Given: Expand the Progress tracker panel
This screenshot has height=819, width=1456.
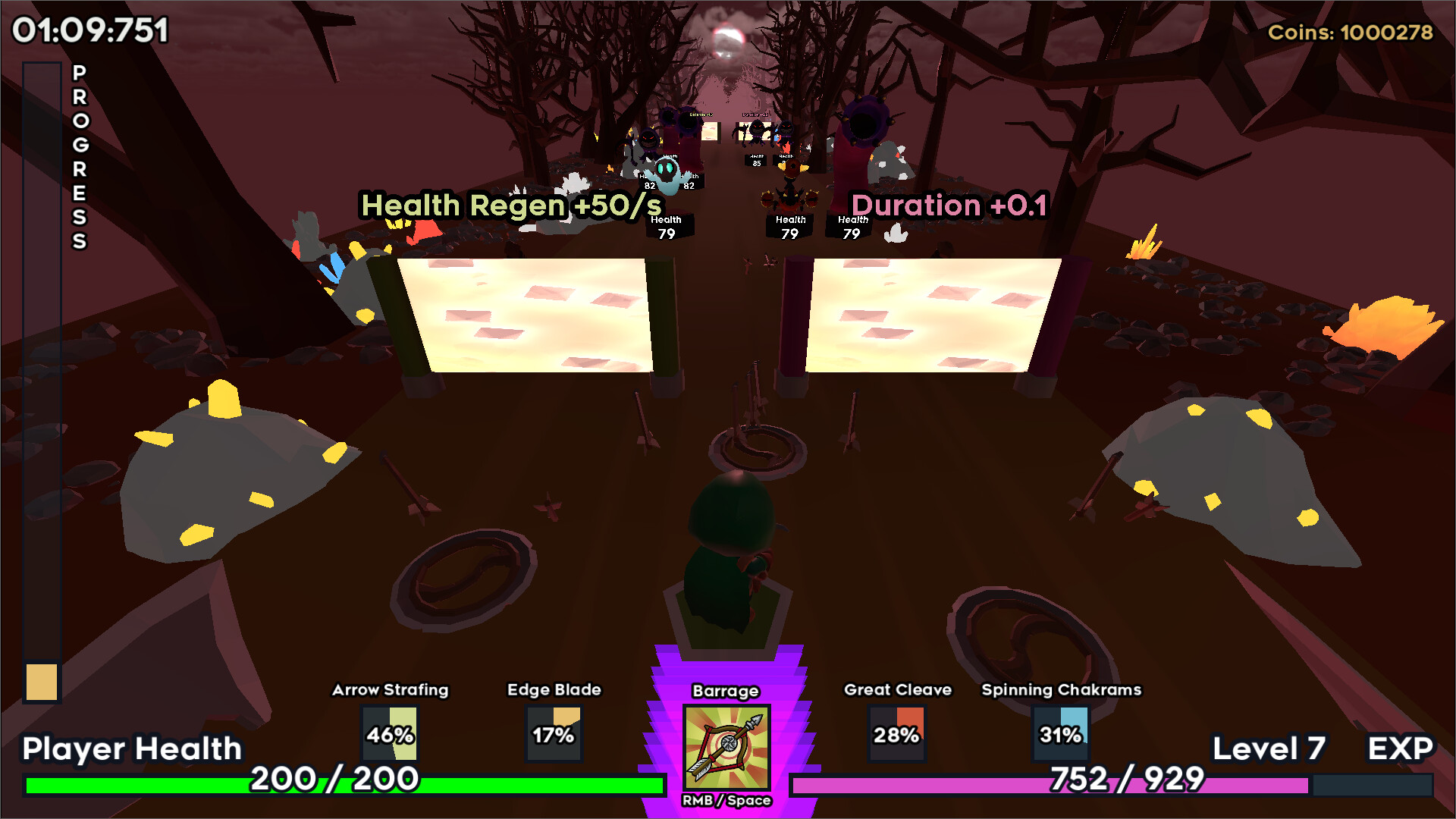Looking at the screenshot, I should [42, 379].
